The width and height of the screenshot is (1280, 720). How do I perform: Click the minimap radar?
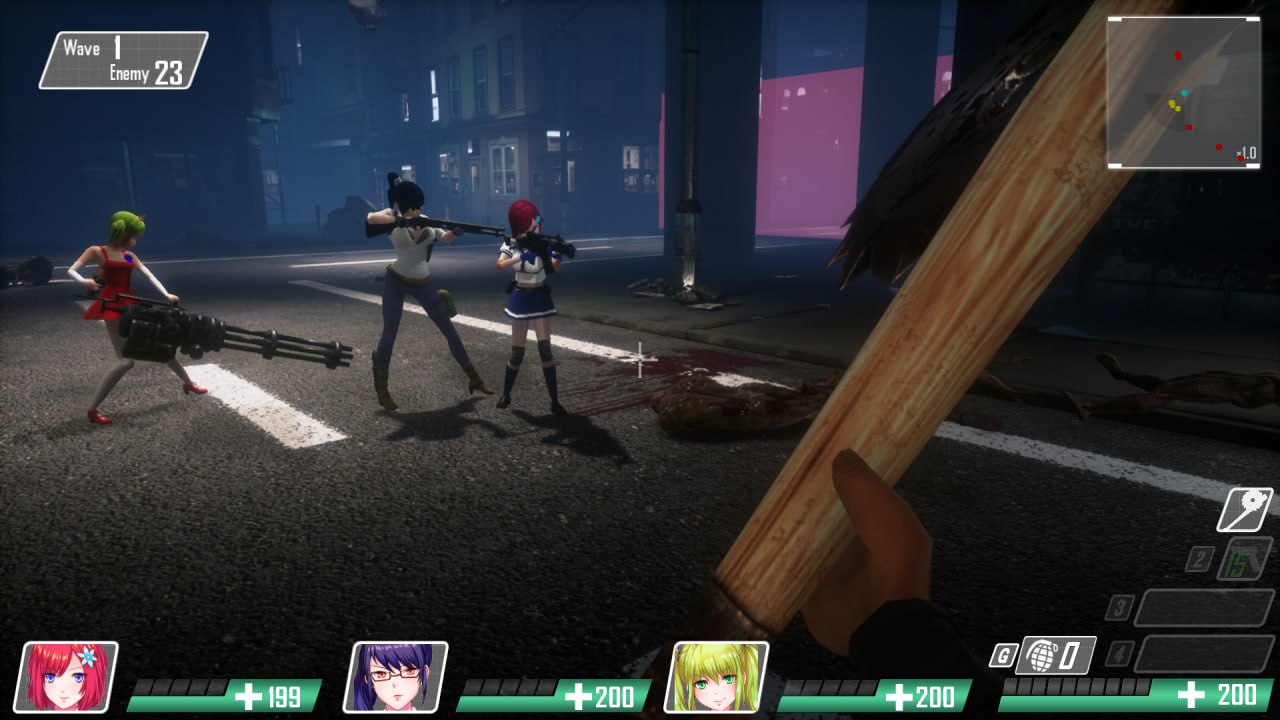click(1183, 92)
